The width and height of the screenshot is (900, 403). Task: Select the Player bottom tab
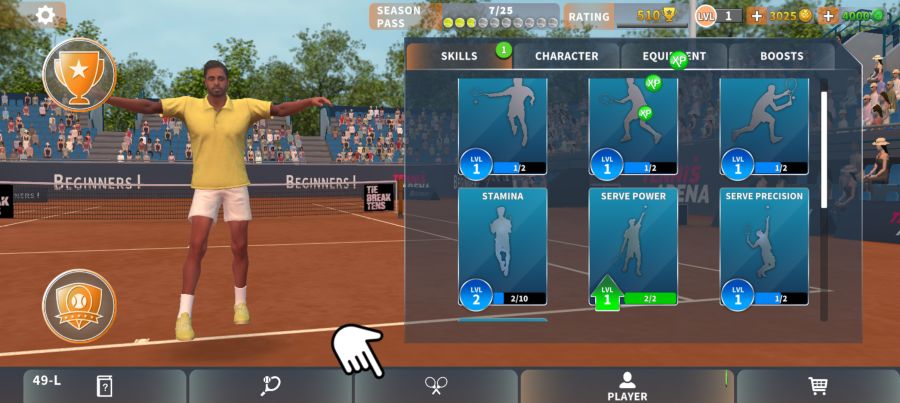(x=627, y=386)
